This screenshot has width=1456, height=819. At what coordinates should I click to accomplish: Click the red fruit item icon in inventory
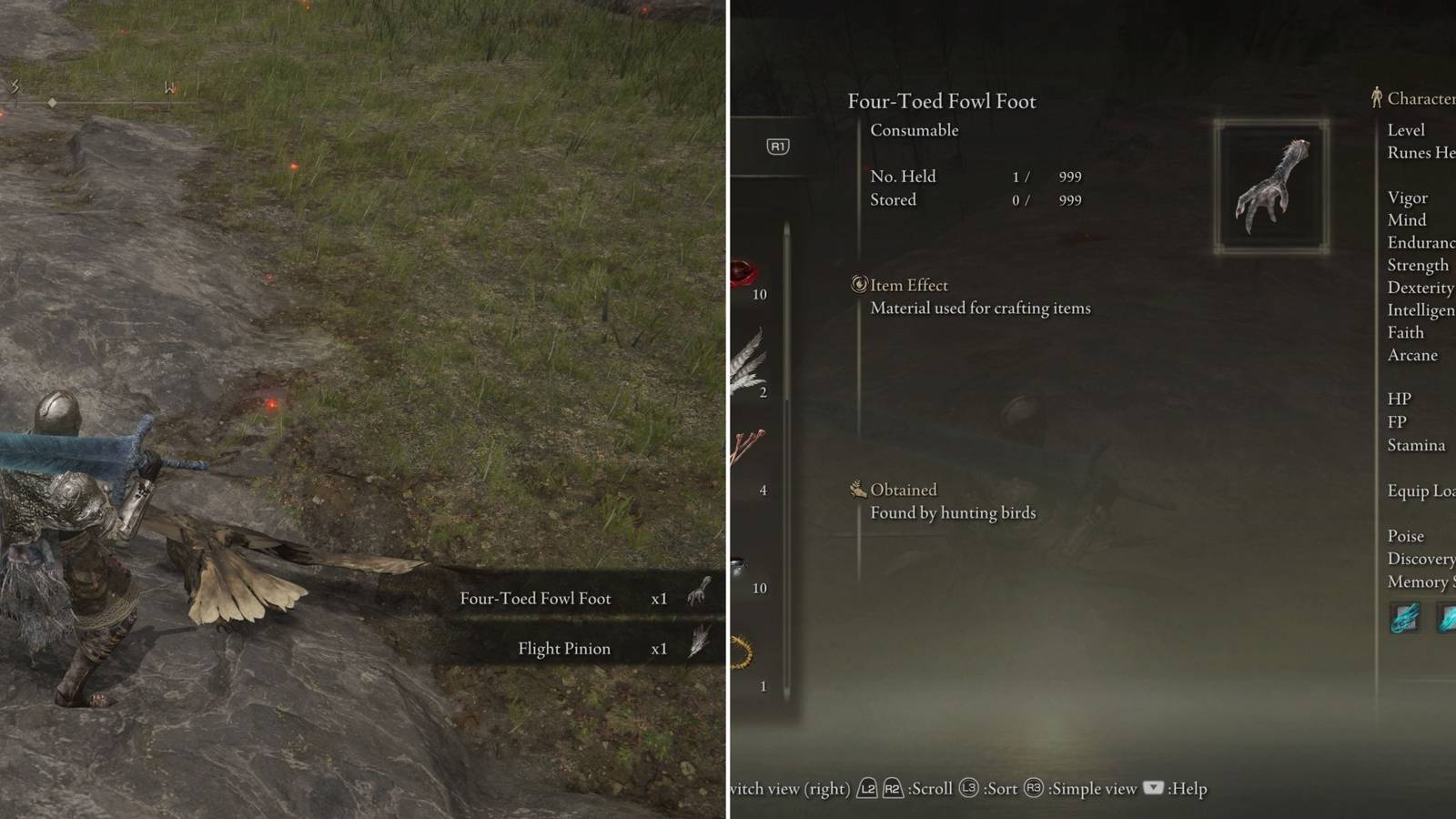click(x=744, y=271)
